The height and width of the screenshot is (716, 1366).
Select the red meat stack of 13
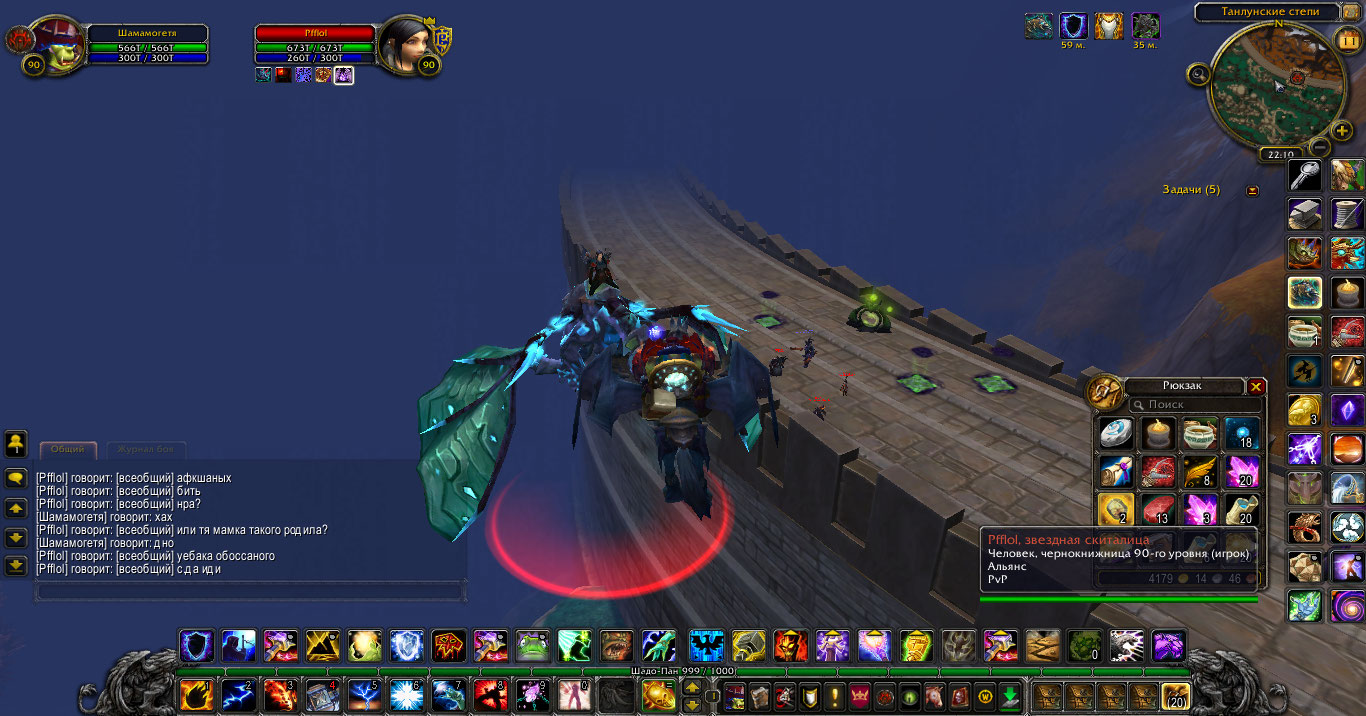click(x=1157, y=509)
